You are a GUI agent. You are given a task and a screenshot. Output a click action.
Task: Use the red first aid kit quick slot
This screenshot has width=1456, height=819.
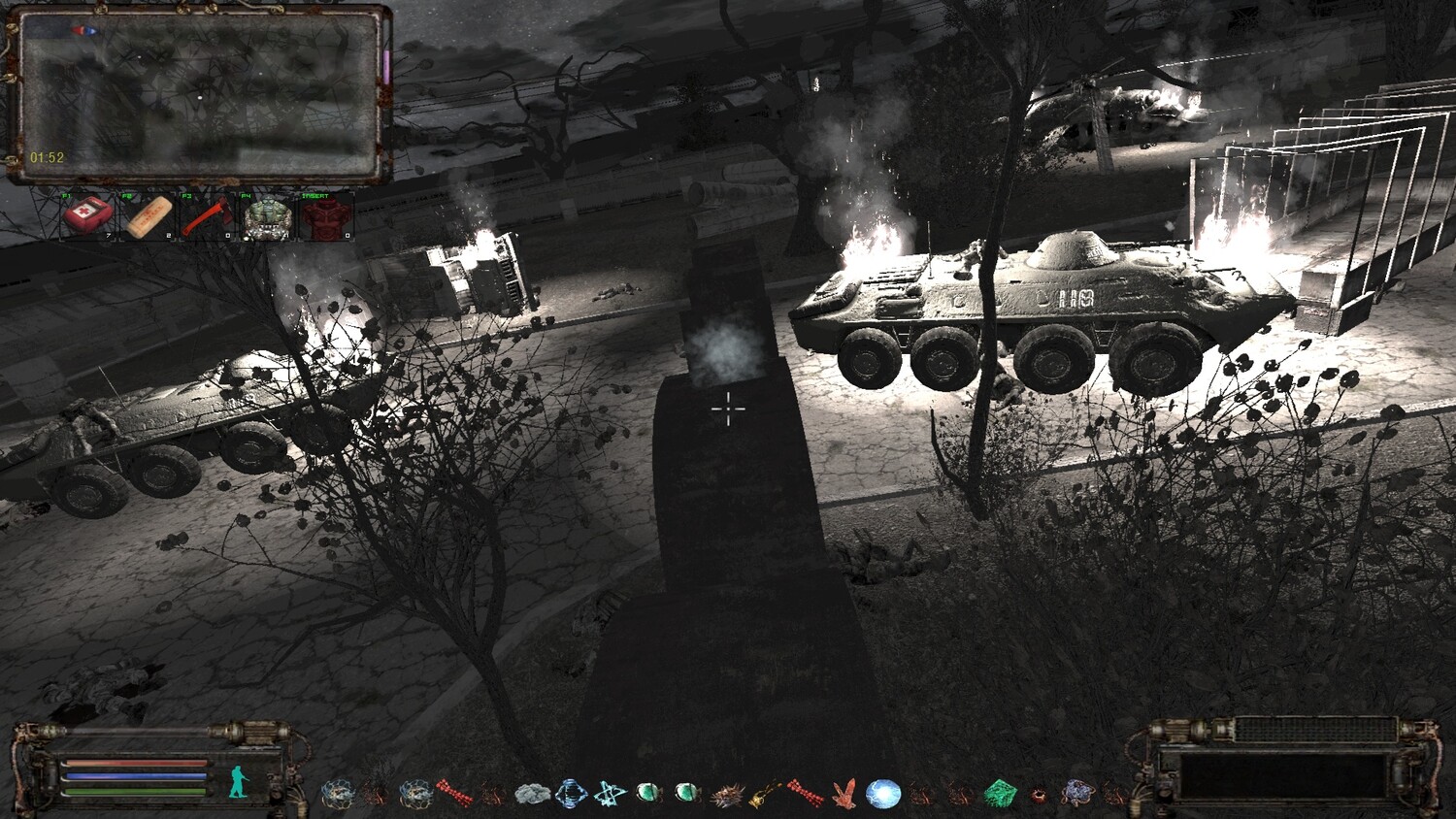click(x=87, y=215)
